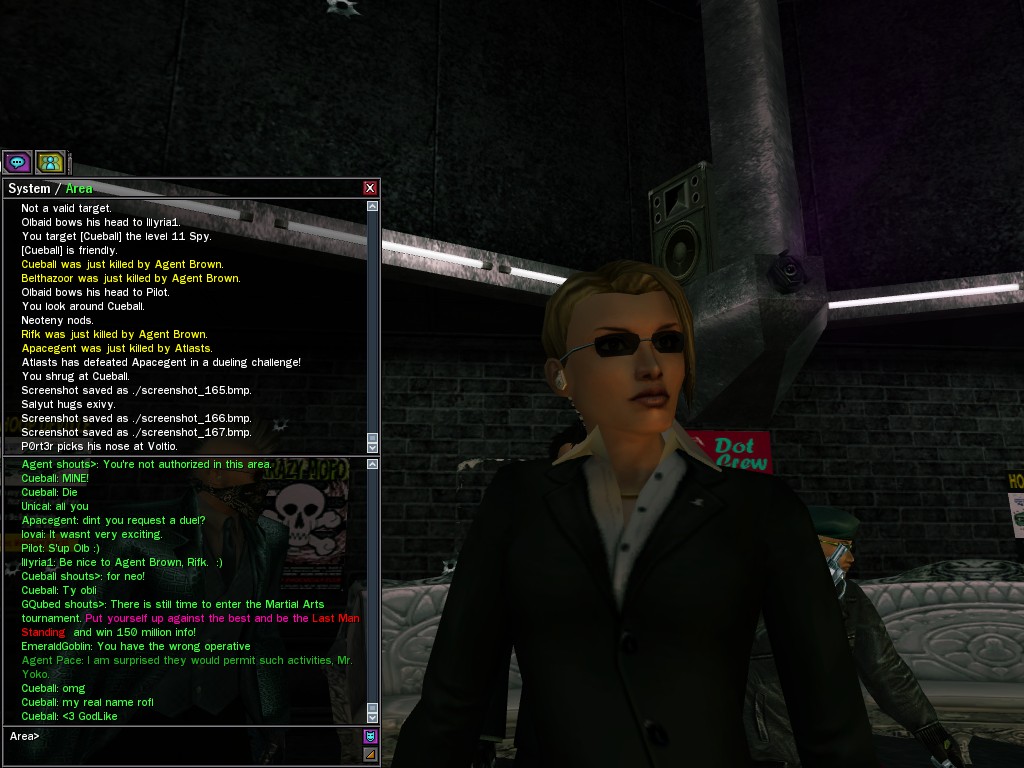Click the orange triangle chat resize button
The image size is (1024, 768).
(x=370, y=754)
